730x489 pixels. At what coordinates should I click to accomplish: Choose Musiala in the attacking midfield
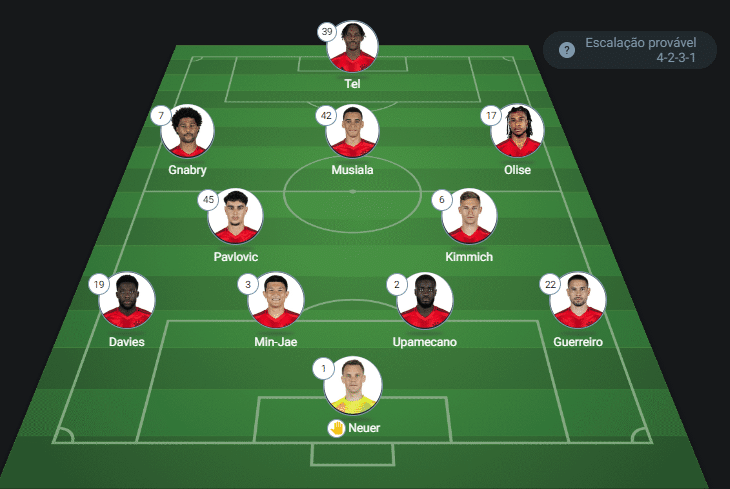pyautogui.click(x=352, y=131)
